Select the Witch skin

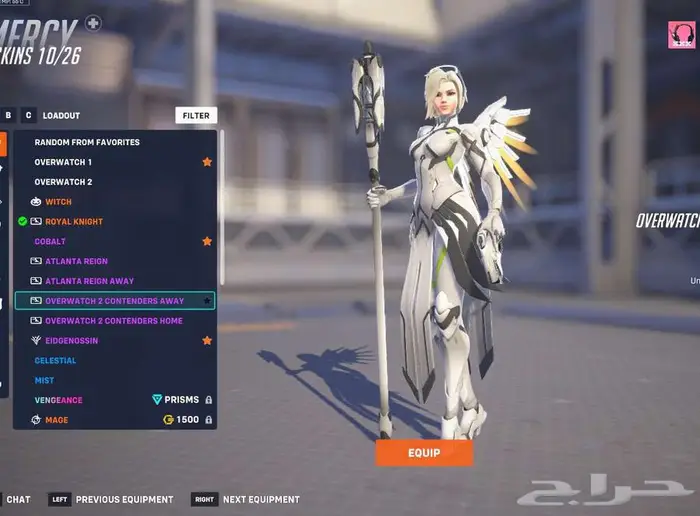pyautogui.click(x=58, y=202)
